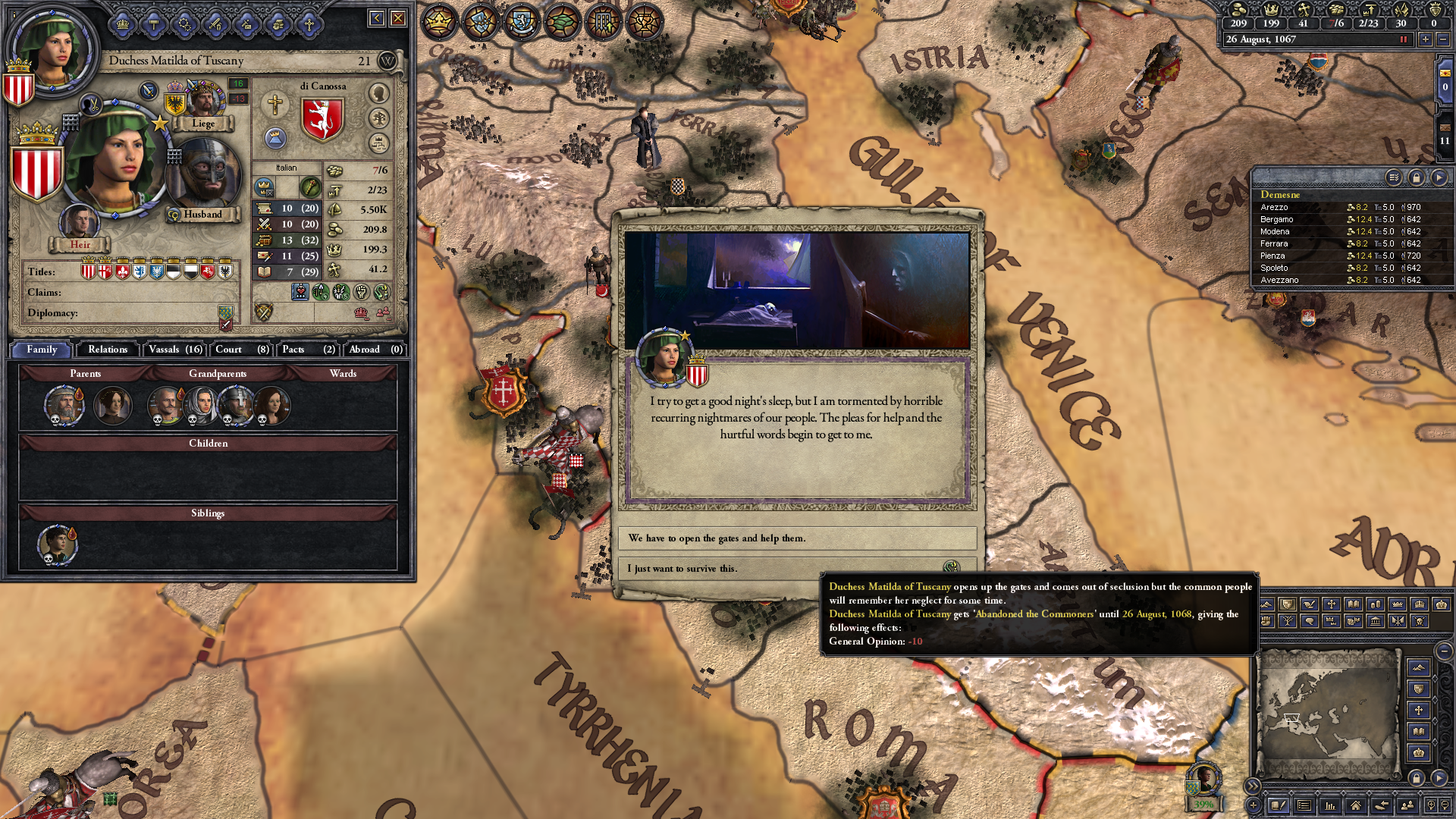Jump to capital with the home icon

(1357, 805)
